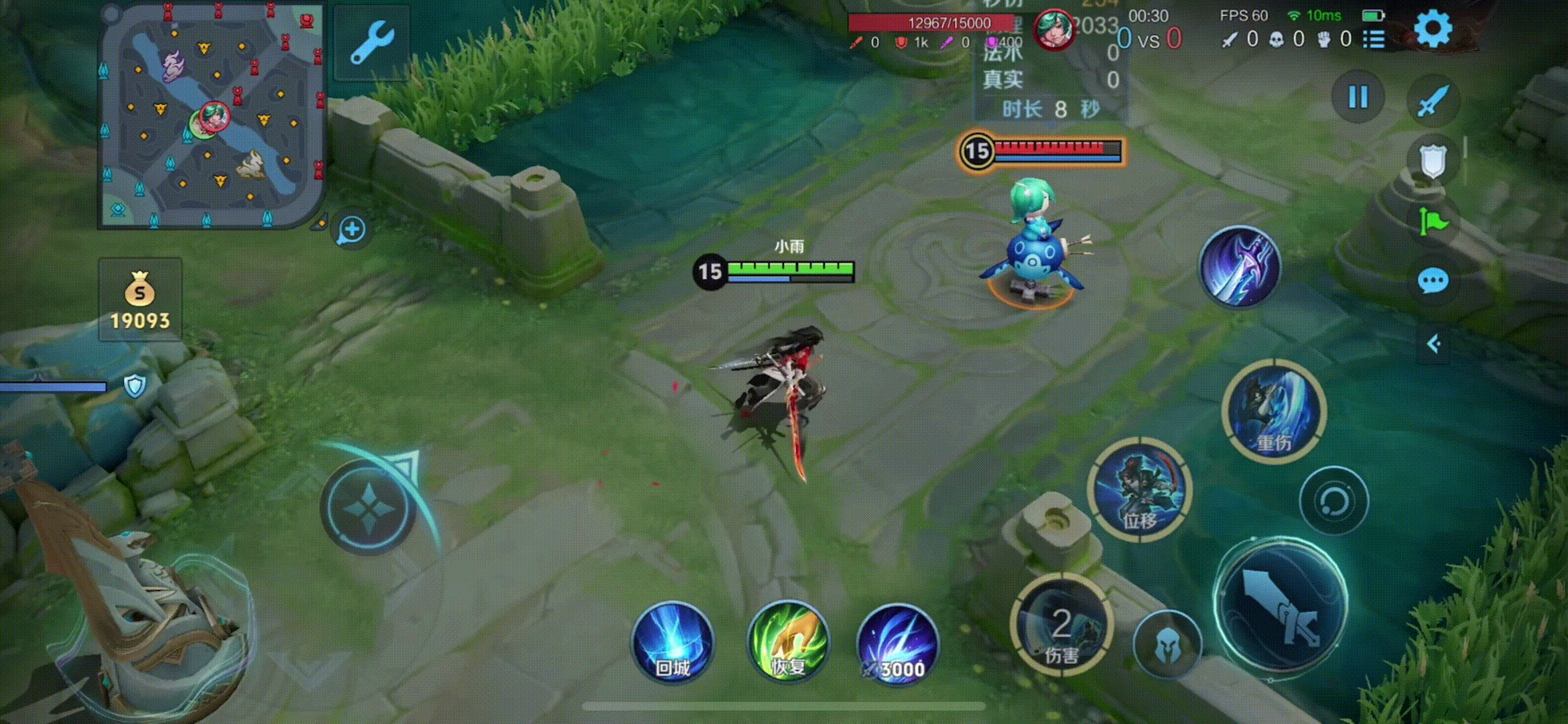This screenshot has height=724, width=1568.
Task: Open the scoreboard list icon
Action: point(1374,40)
